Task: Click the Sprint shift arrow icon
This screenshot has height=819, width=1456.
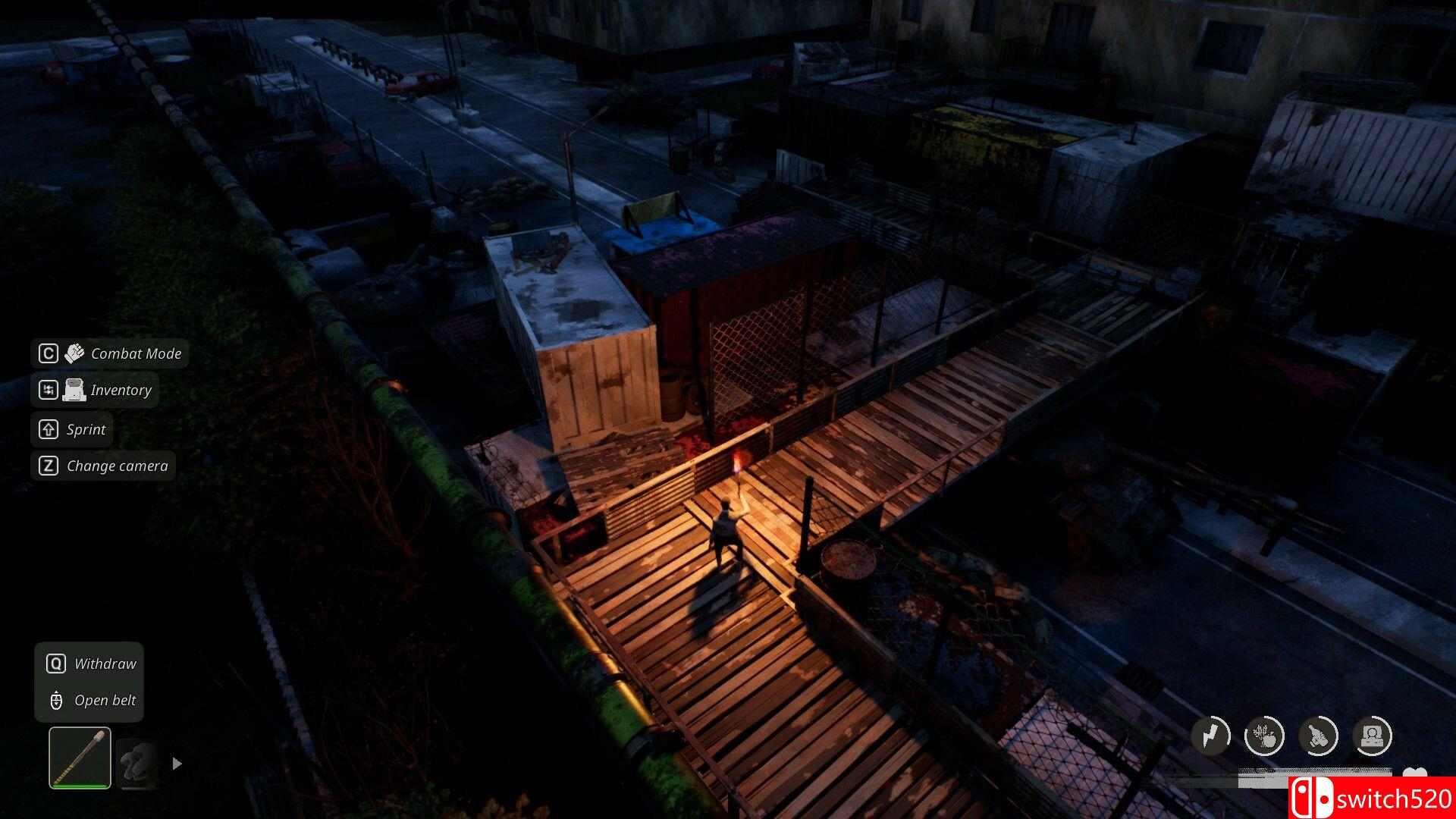Action: point(47,429)
